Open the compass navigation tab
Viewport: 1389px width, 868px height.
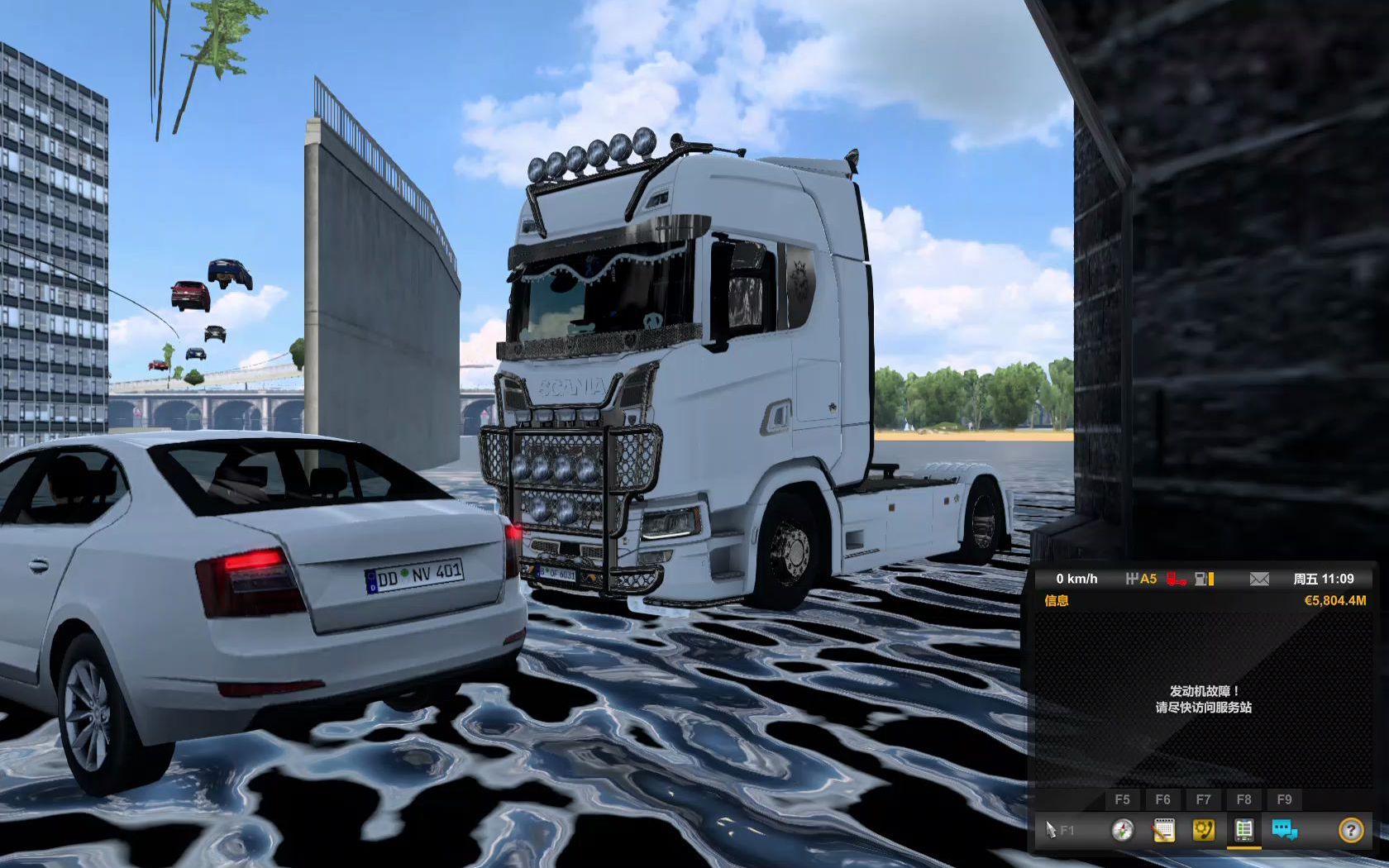point(1122,830)
